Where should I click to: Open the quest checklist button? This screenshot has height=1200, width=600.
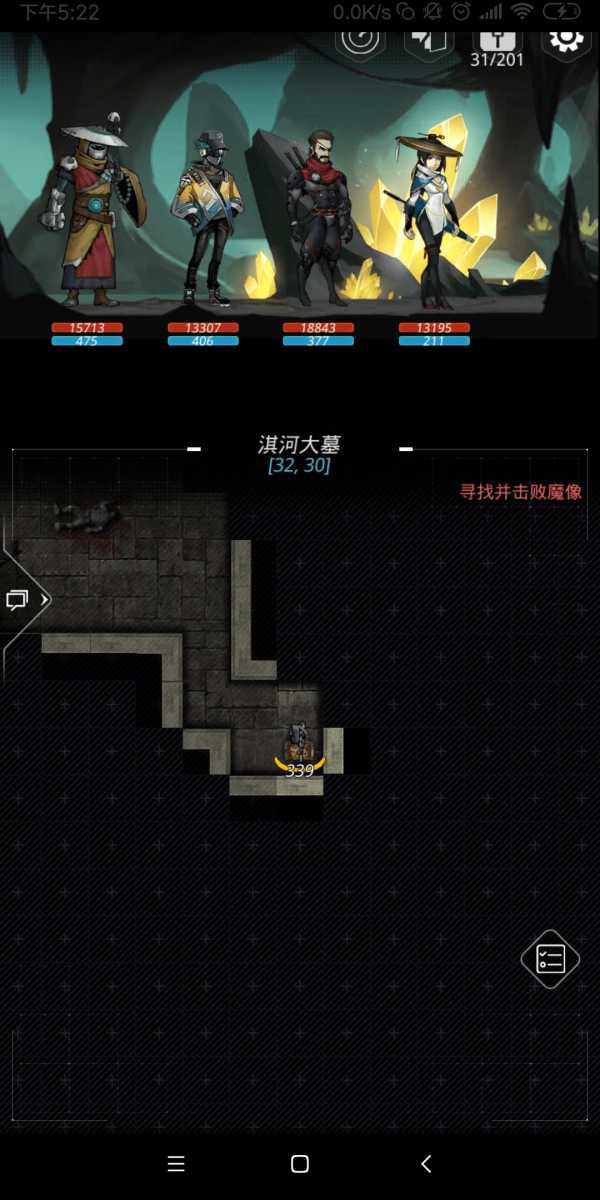point(551,959)
